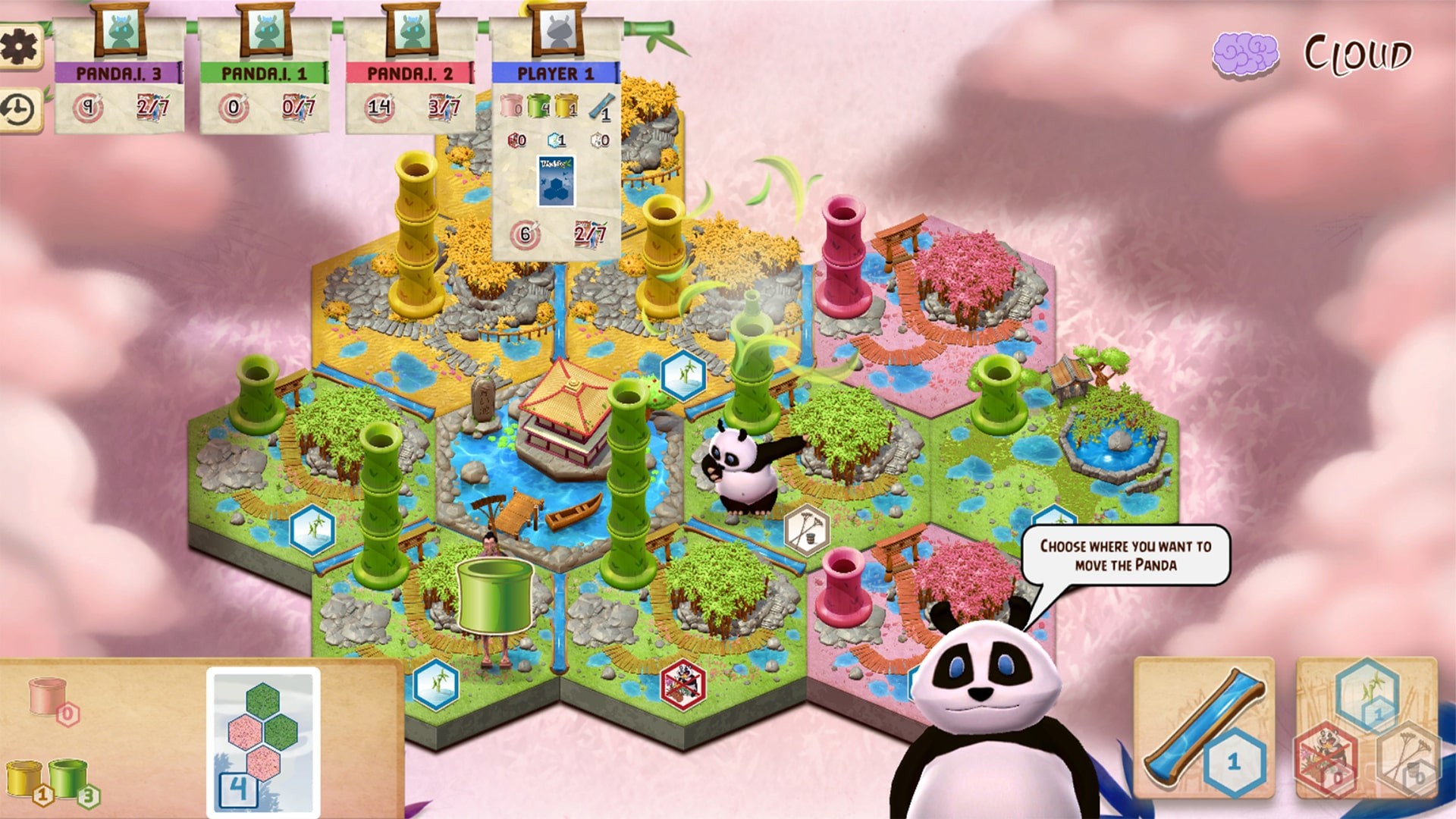Inspect the 4-point plot objective card
Viewport: 1456px width, 819px height.
point(263,741)
